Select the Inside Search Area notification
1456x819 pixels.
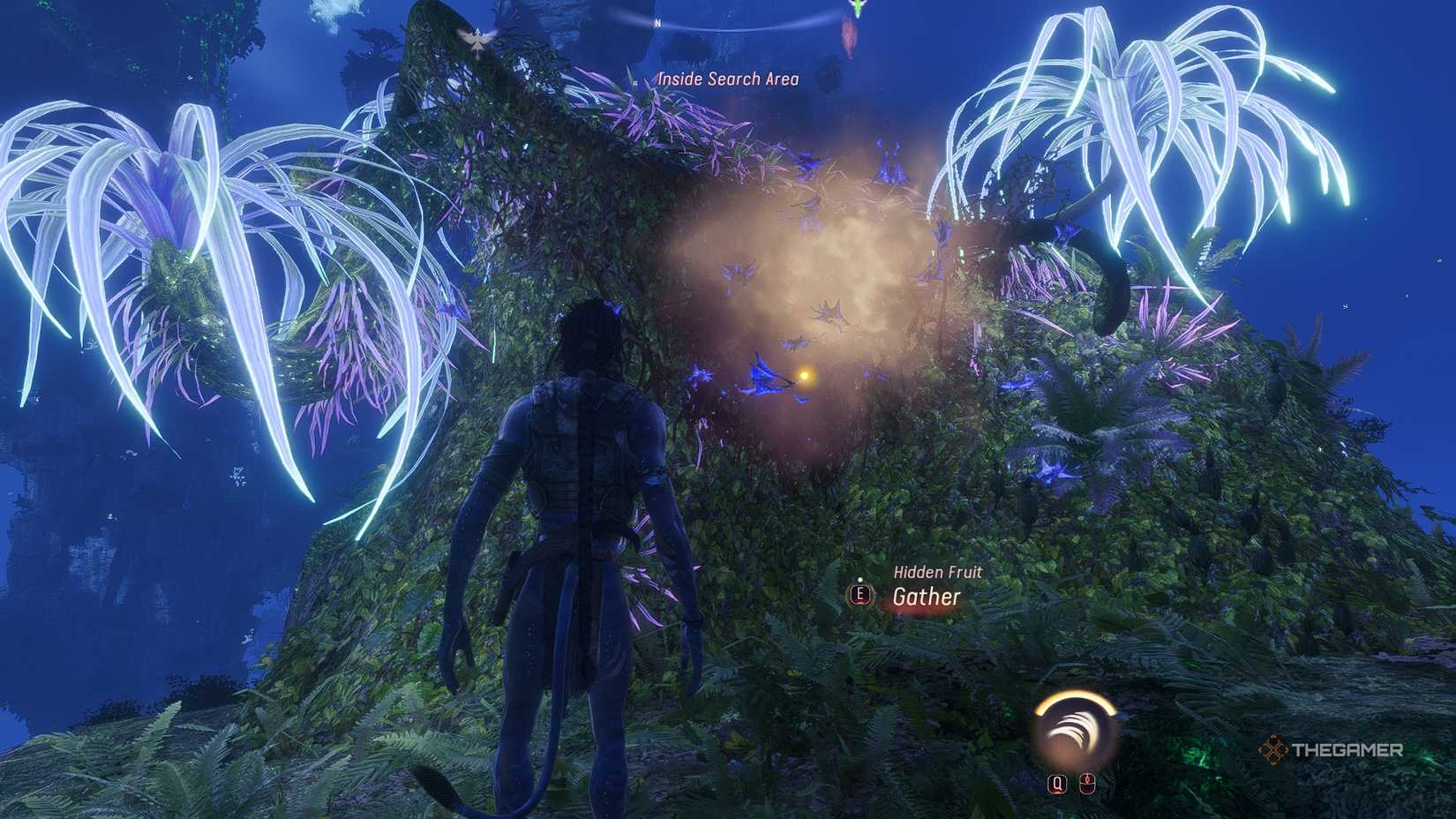(726, 79)
